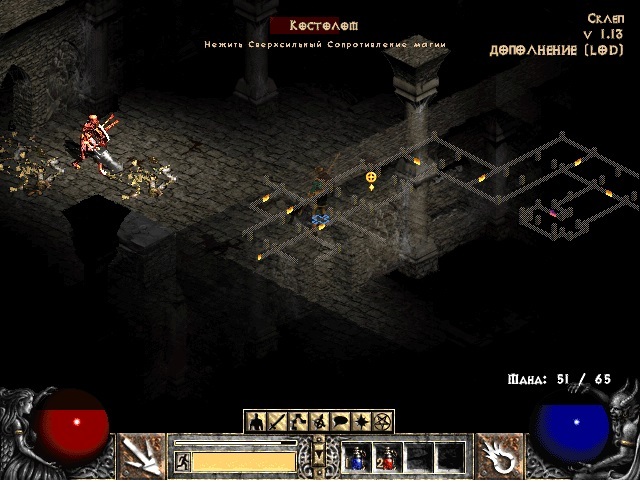The height and width of the screenshot is (482, 640).
Task: Toggle run/walk mode
Action: click(182, 461)
